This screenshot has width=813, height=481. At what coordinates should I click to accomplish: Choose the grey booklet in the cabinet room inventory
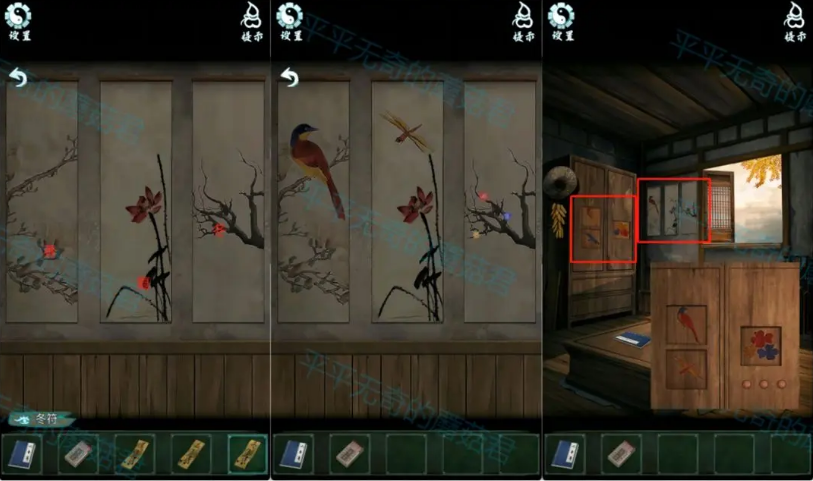[622, 453]
